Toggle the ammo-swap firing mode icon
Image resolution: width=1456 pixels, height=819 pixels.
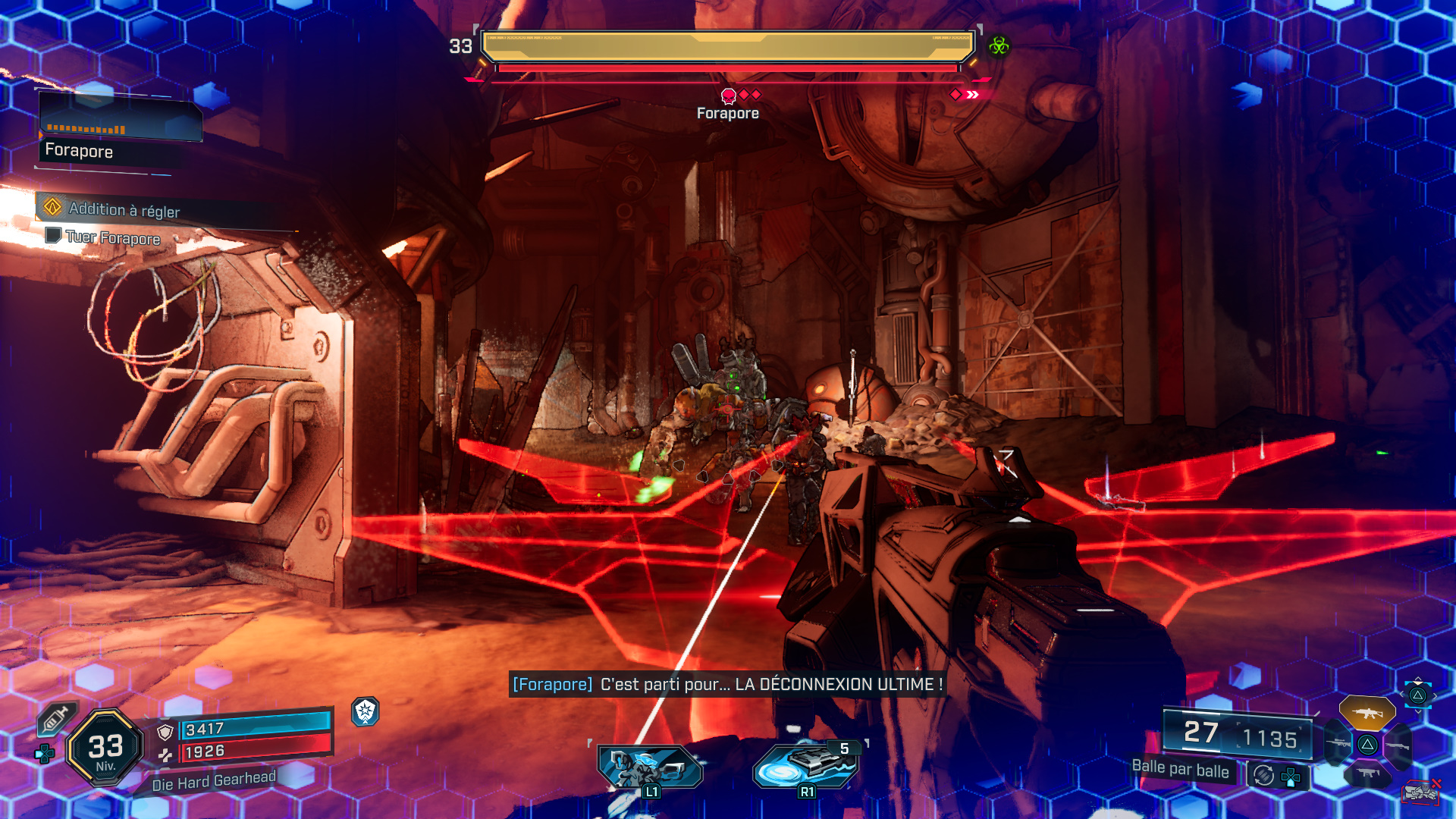point(1263,775)
